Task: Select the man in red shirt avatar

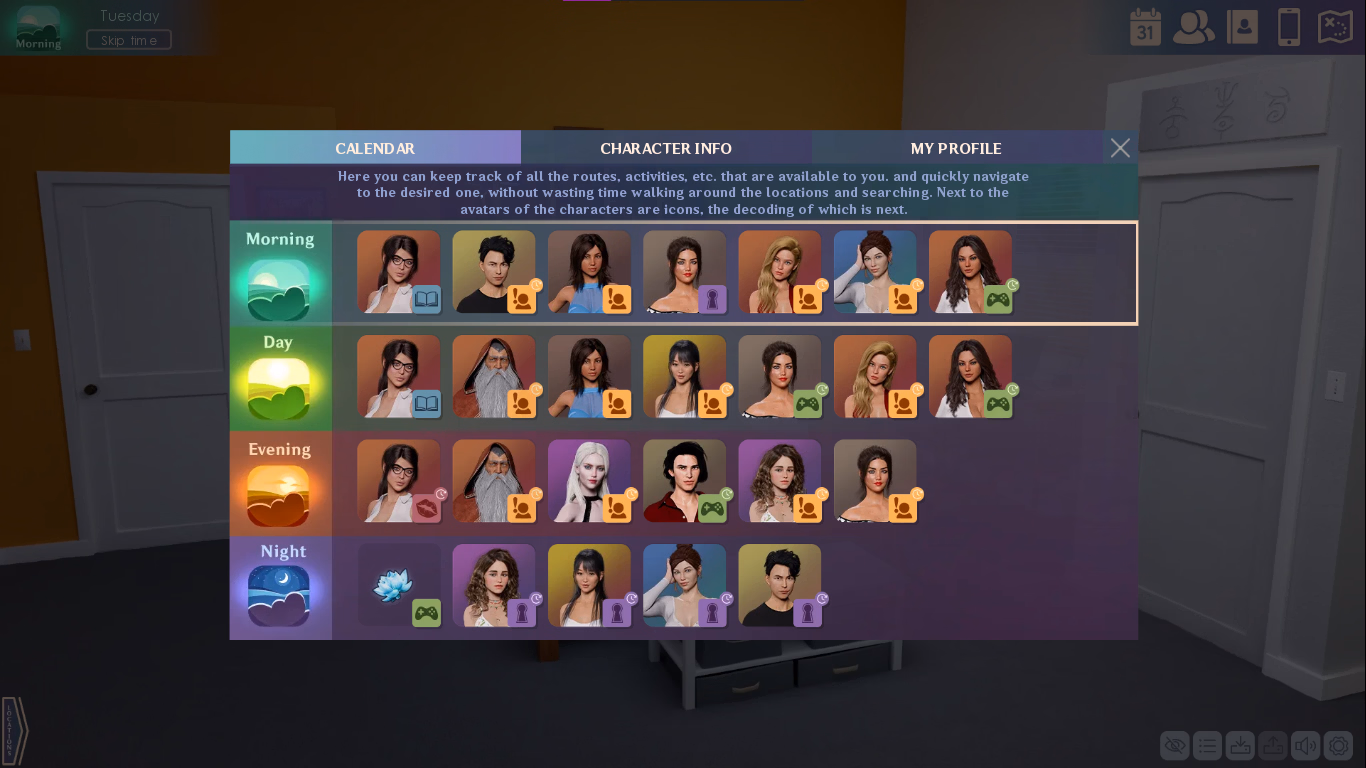Action: point(684,480)
